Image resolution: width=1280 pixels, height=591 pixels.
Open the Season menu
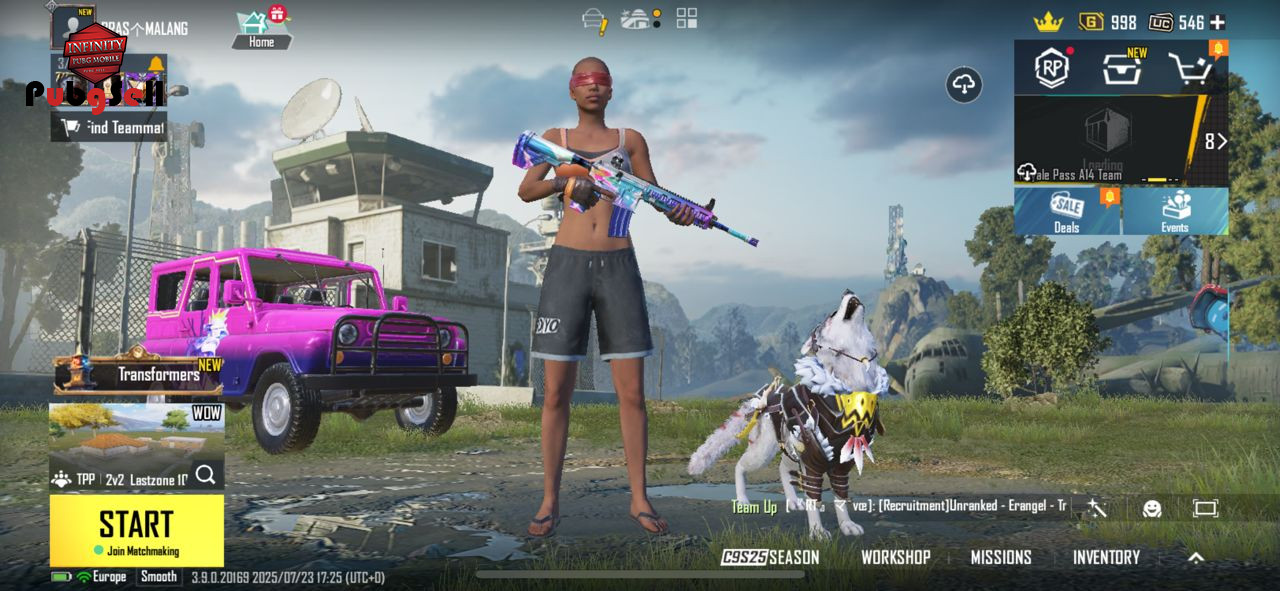coord(770,557)
